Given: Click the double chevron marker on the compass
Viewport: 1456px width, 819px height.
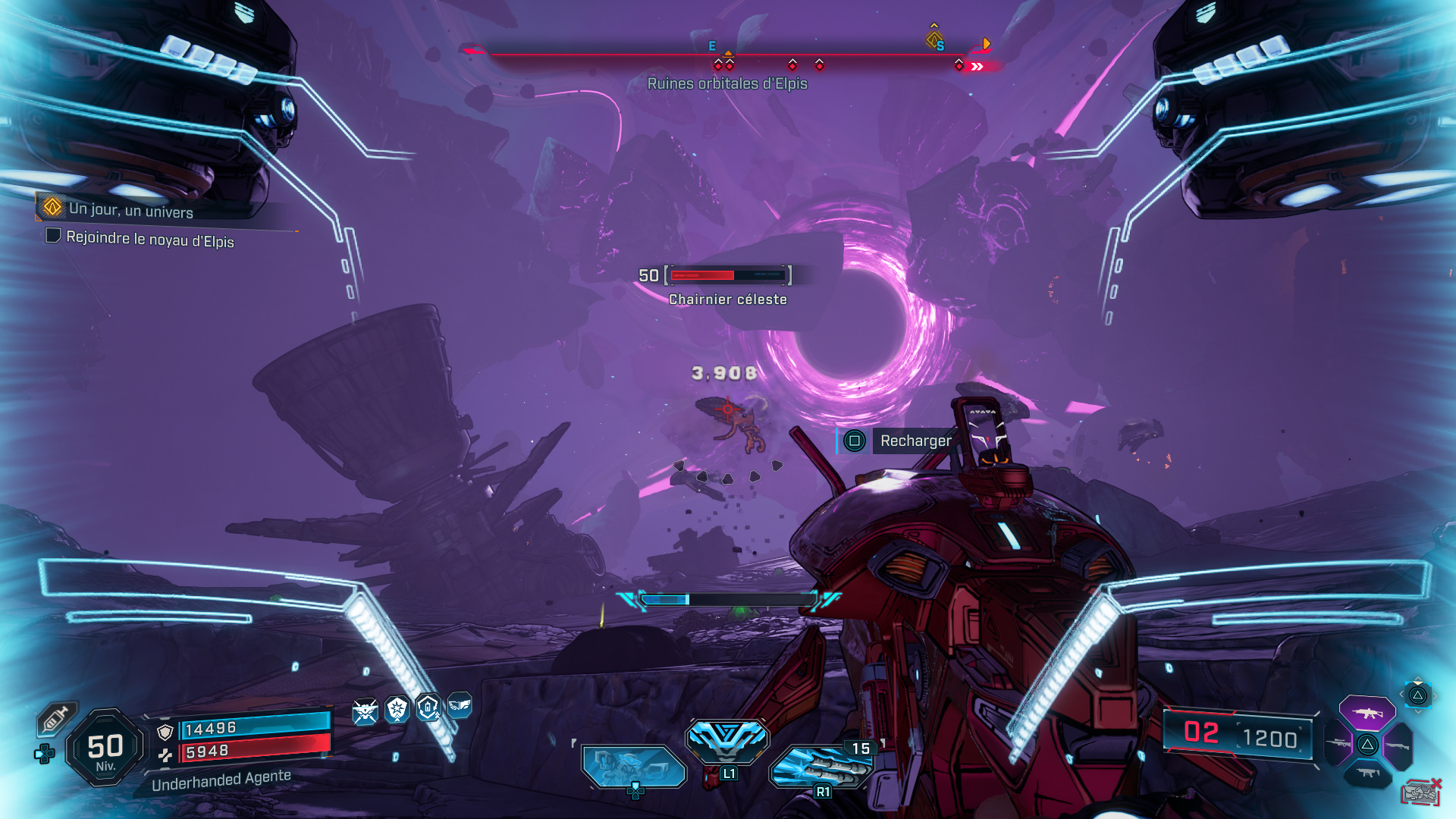Looking at the screenshot, I should (979, 67).
